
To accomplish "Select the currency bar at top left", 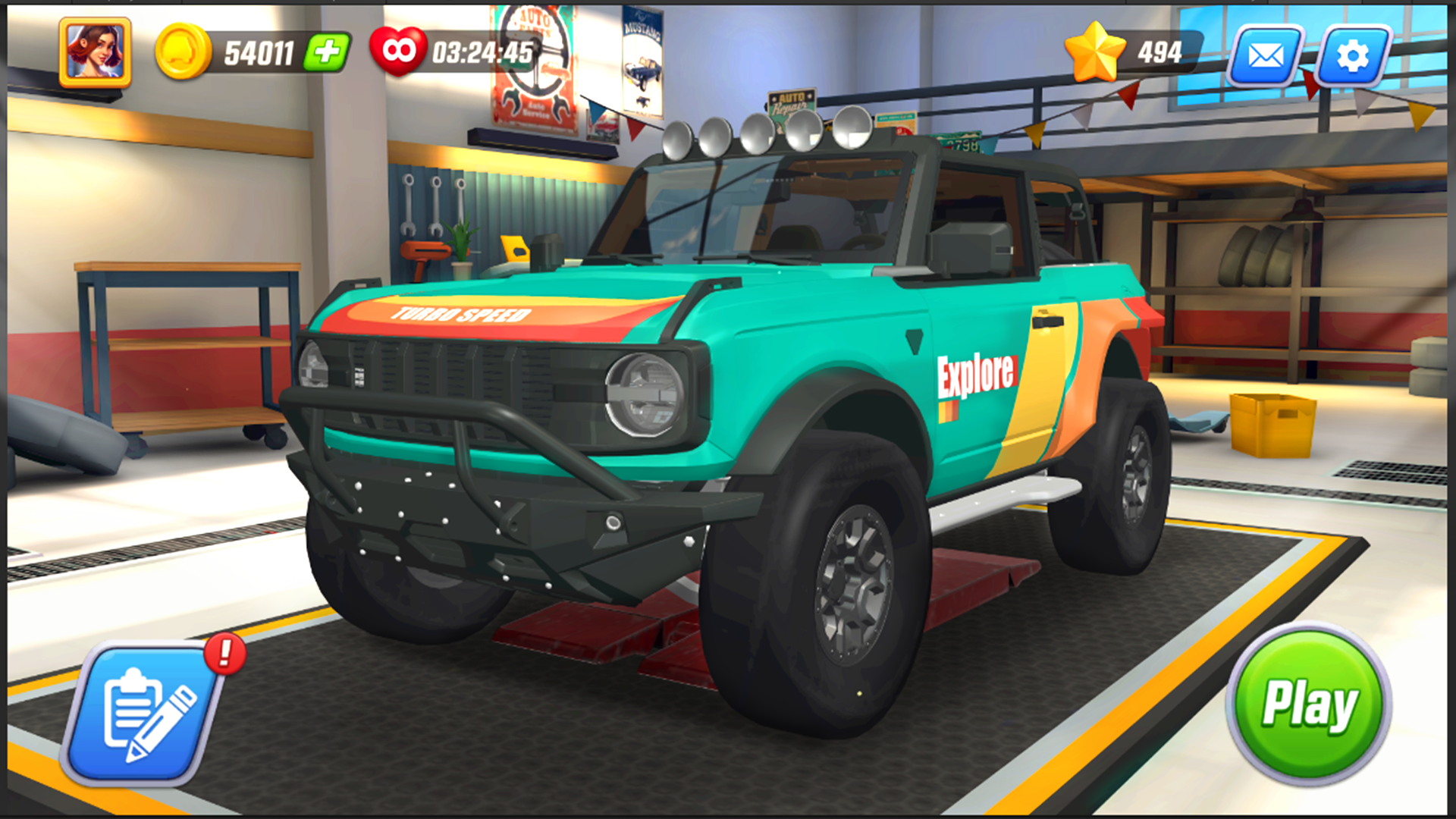I will coord(250,53).
